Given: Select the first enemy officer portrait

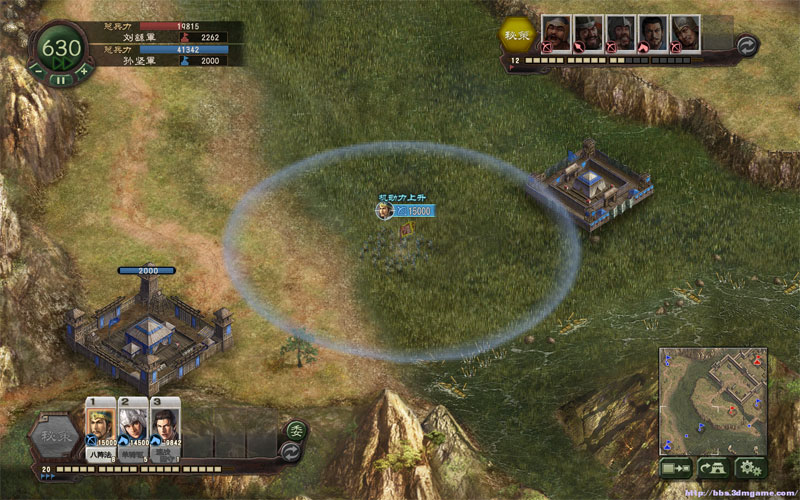Looking at the screenshot, I should point(556,32).
